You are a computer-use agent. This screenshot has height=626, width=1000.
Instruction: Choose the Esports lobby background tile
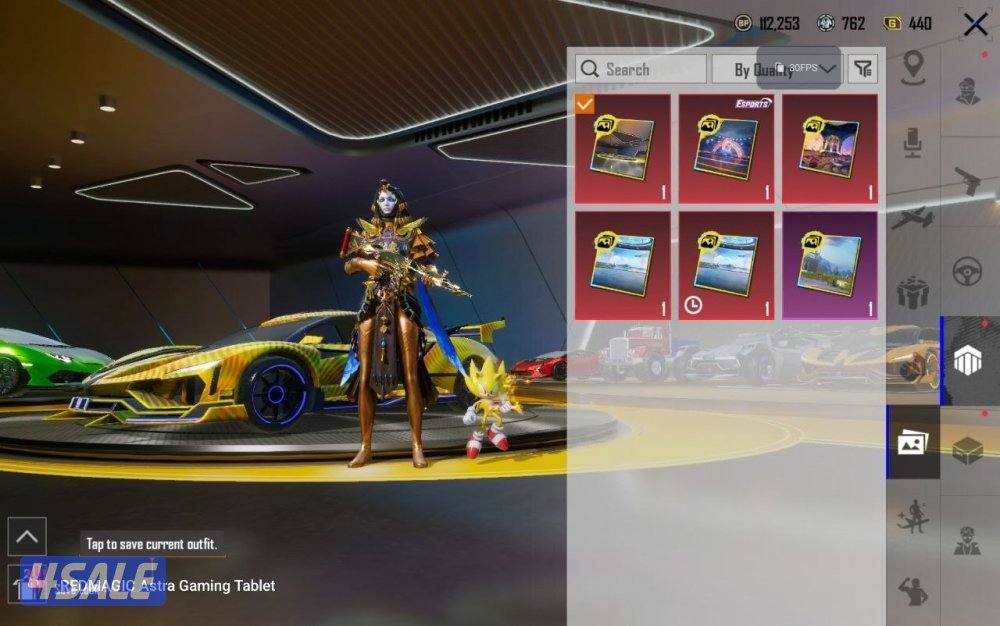point(726,149)
